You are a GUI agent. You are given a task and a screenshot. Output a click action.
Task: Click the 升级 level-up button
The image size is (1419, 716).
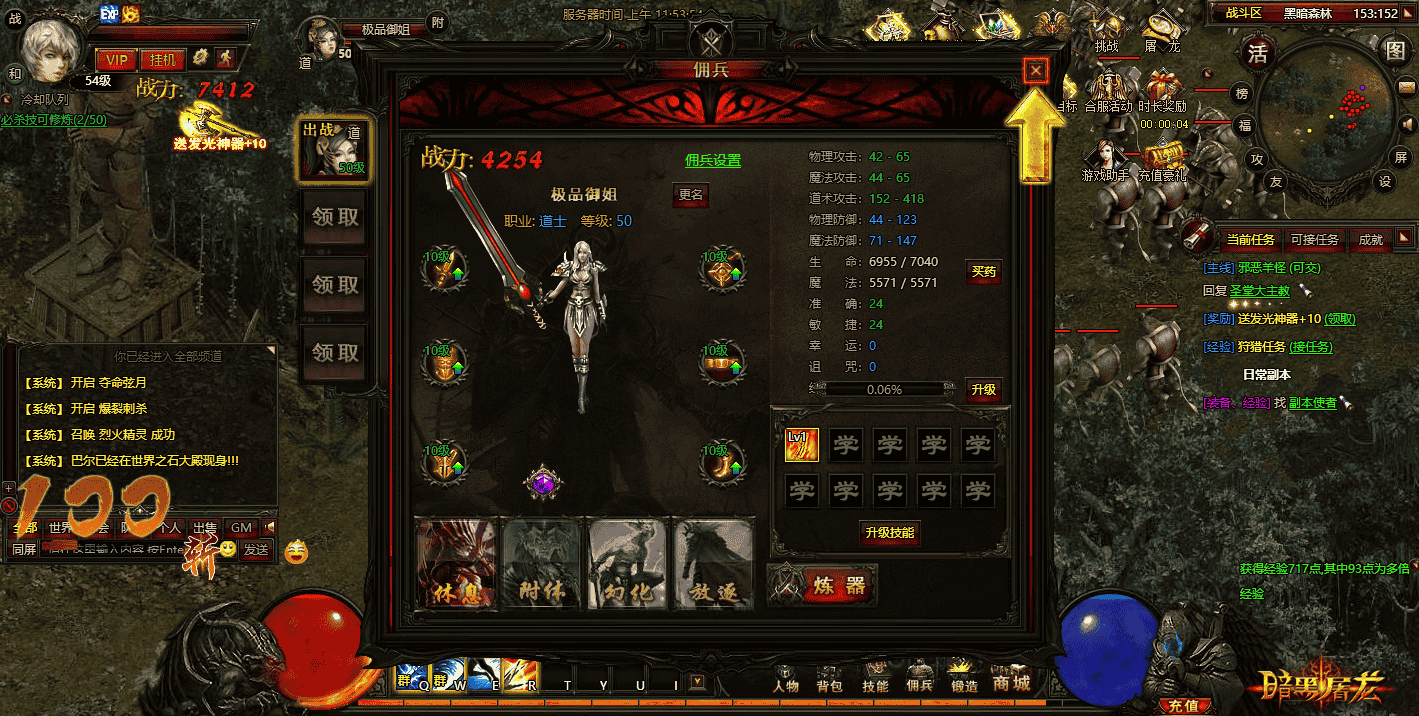[983, 390]
